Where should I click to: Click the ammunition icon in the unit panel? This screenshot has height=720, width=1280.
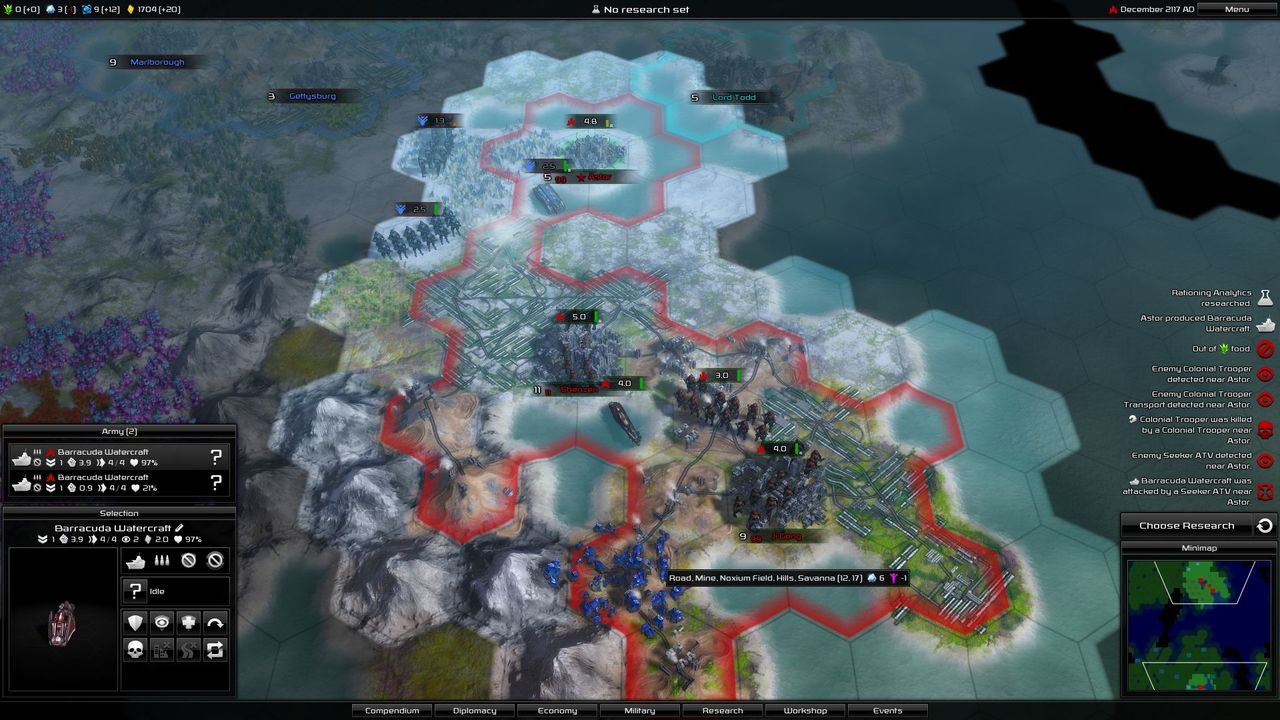[x=162, y=561]
